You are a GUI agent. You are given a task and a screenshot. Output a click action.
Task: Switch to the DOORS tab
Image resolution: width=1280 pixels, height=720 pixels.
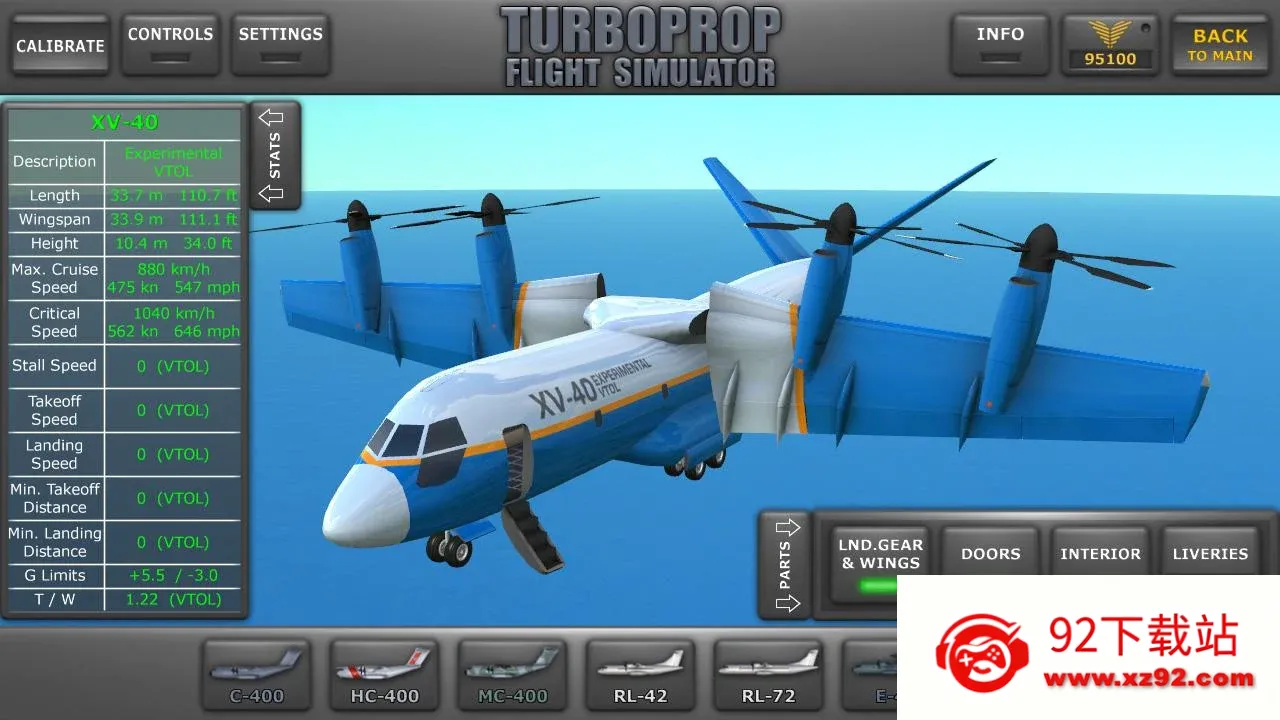[989, 552]
